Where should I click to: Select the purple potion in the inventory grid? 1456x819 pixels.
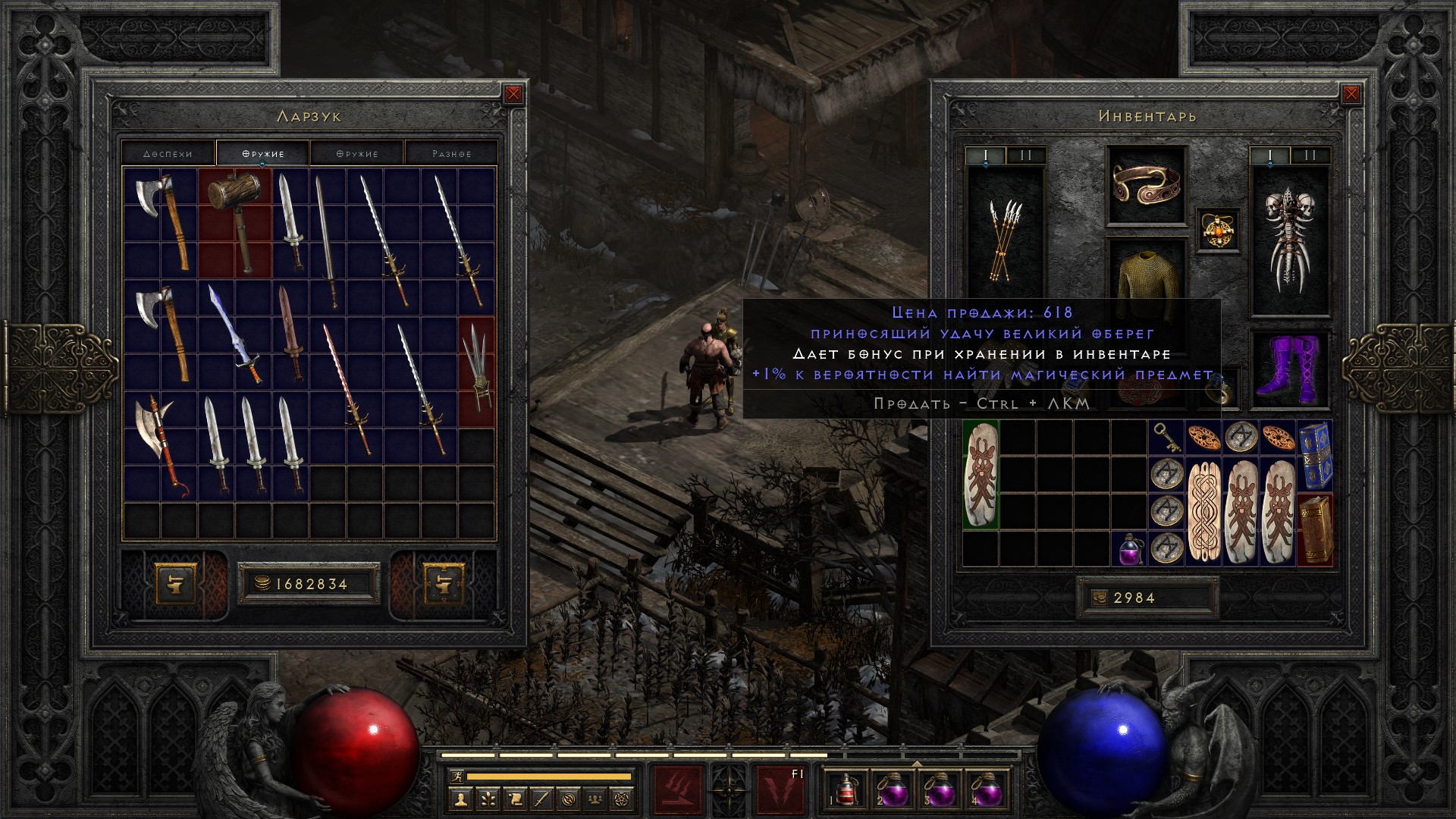[1130, 548]
